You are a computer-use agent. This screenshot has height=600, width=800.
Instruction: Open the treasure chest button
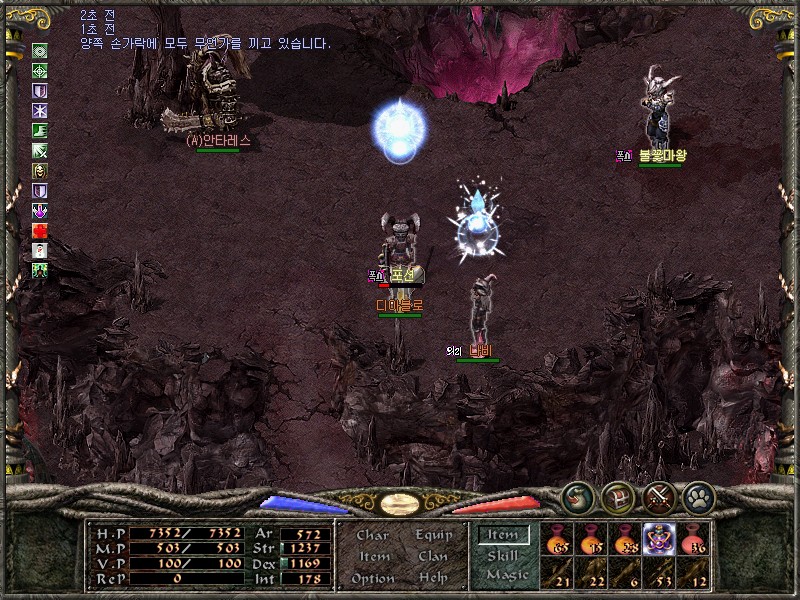(618, 496)
